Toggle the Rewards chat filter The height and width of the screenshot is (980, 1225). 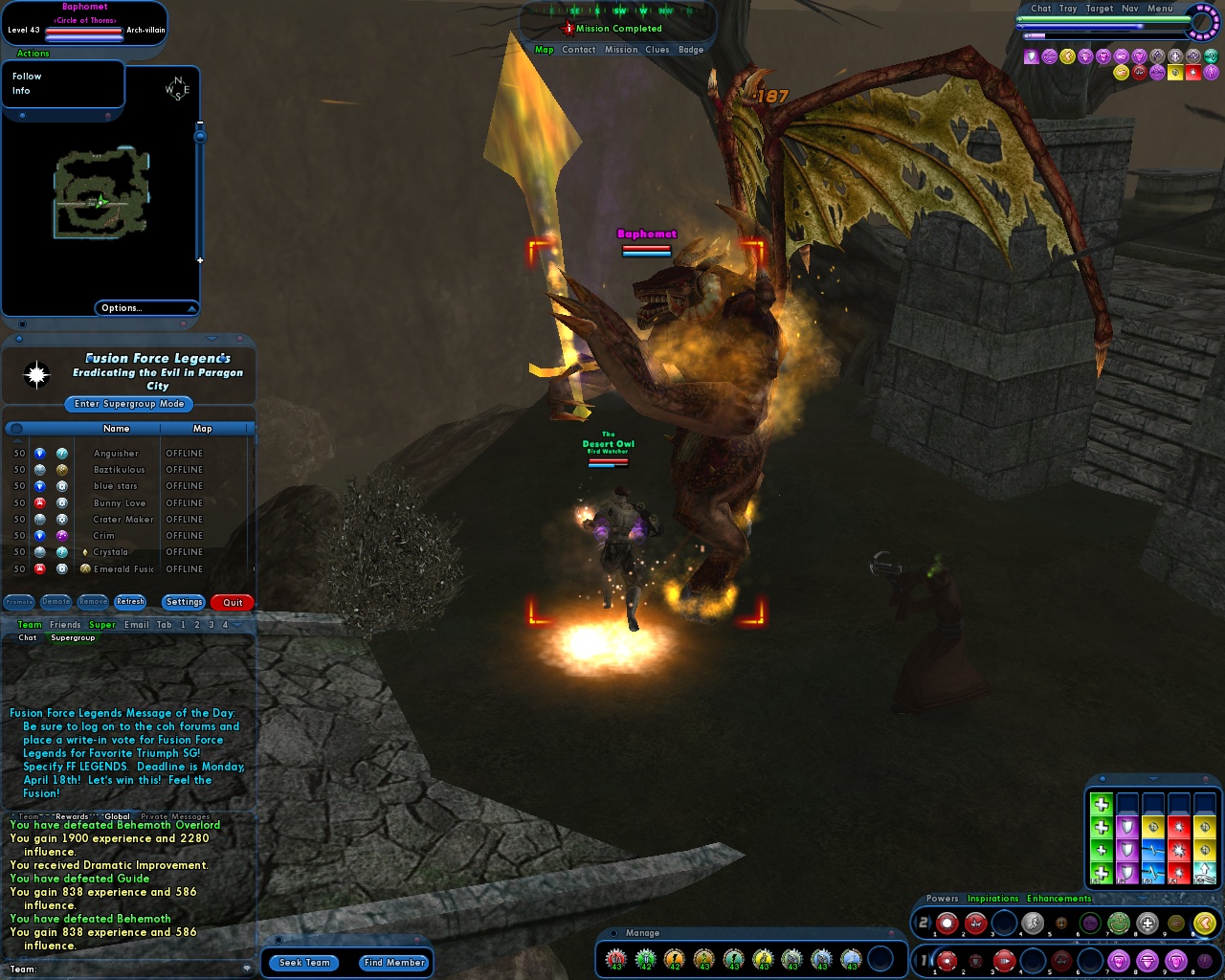pyautogui.click(x=72, y=815)
